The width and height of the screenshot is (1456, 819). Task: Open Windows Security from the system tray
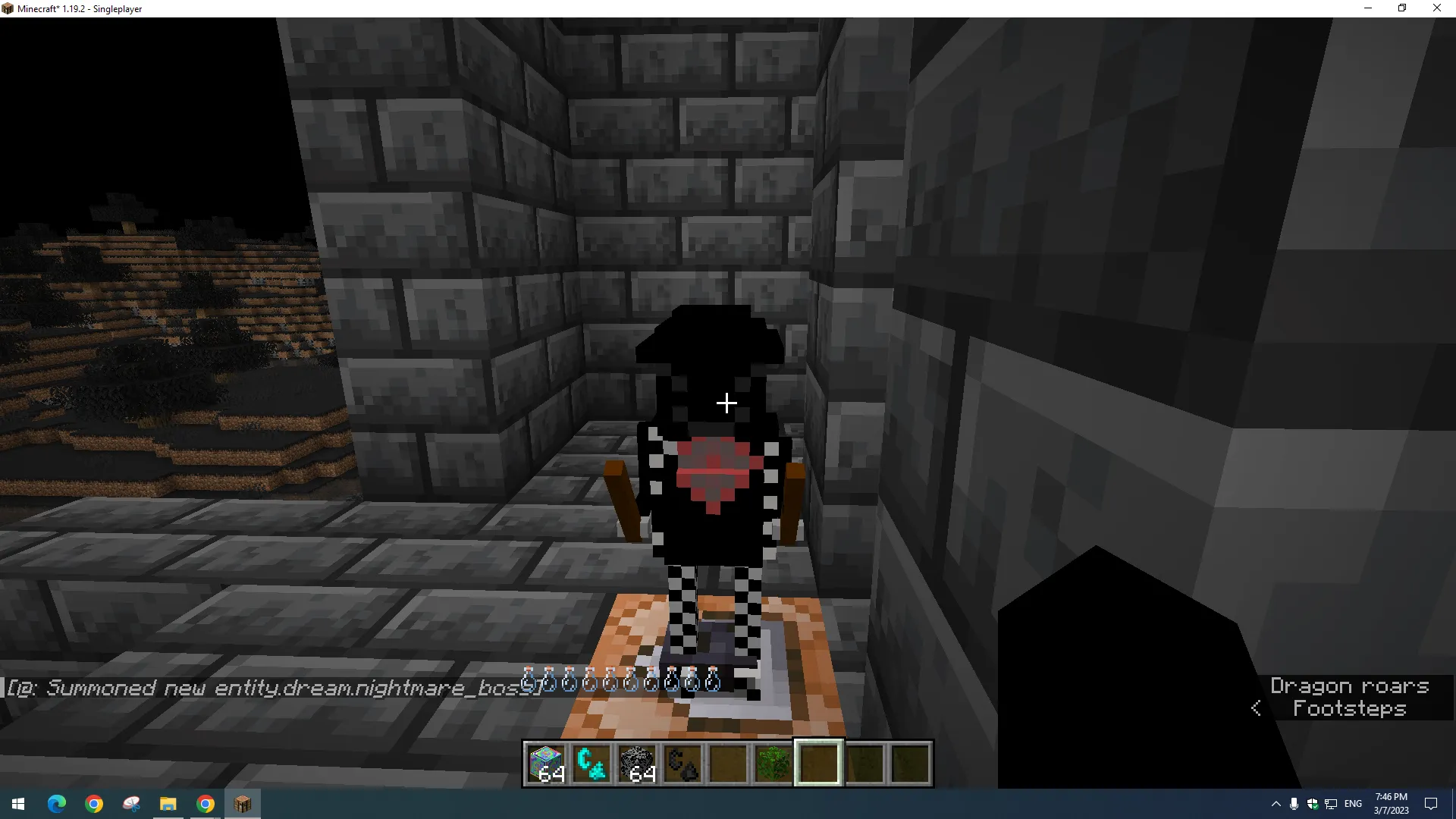click(x=1311, y=804)
